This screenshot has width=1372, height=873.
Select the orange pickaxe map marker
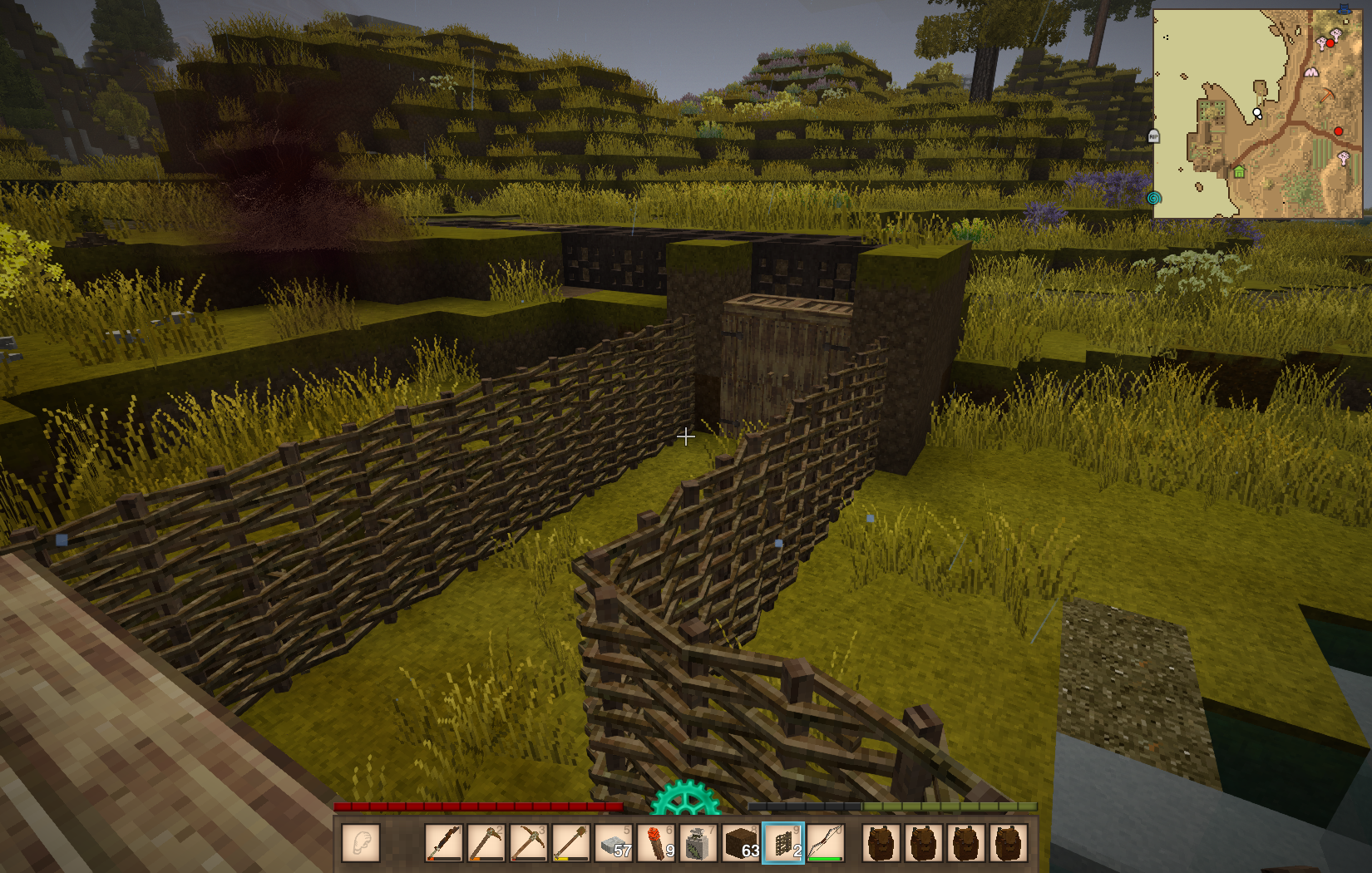(x=1326, y=96)
